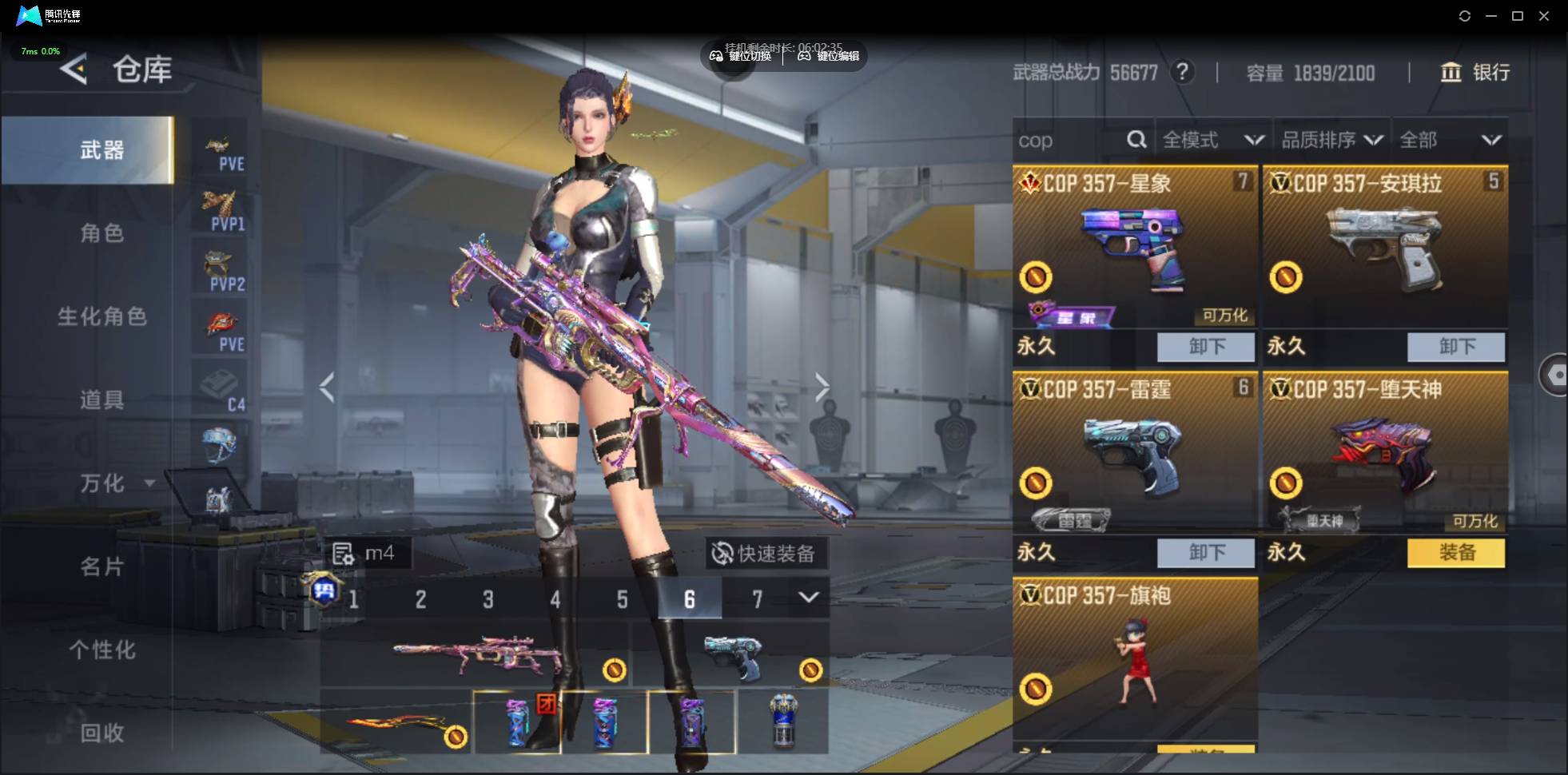Go back from the 仓库 warehouse screen
Image resolution: width=1568 pixels, height=775 pixels.
point(74,70)
